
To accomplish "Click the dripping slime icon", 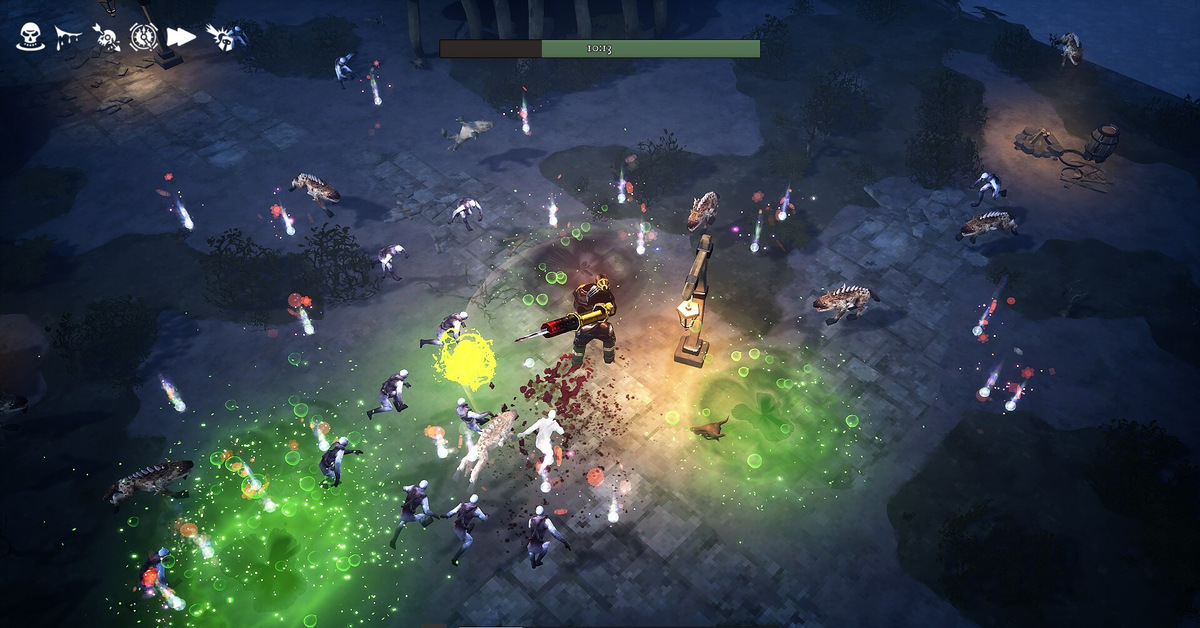I will point(69,37).
